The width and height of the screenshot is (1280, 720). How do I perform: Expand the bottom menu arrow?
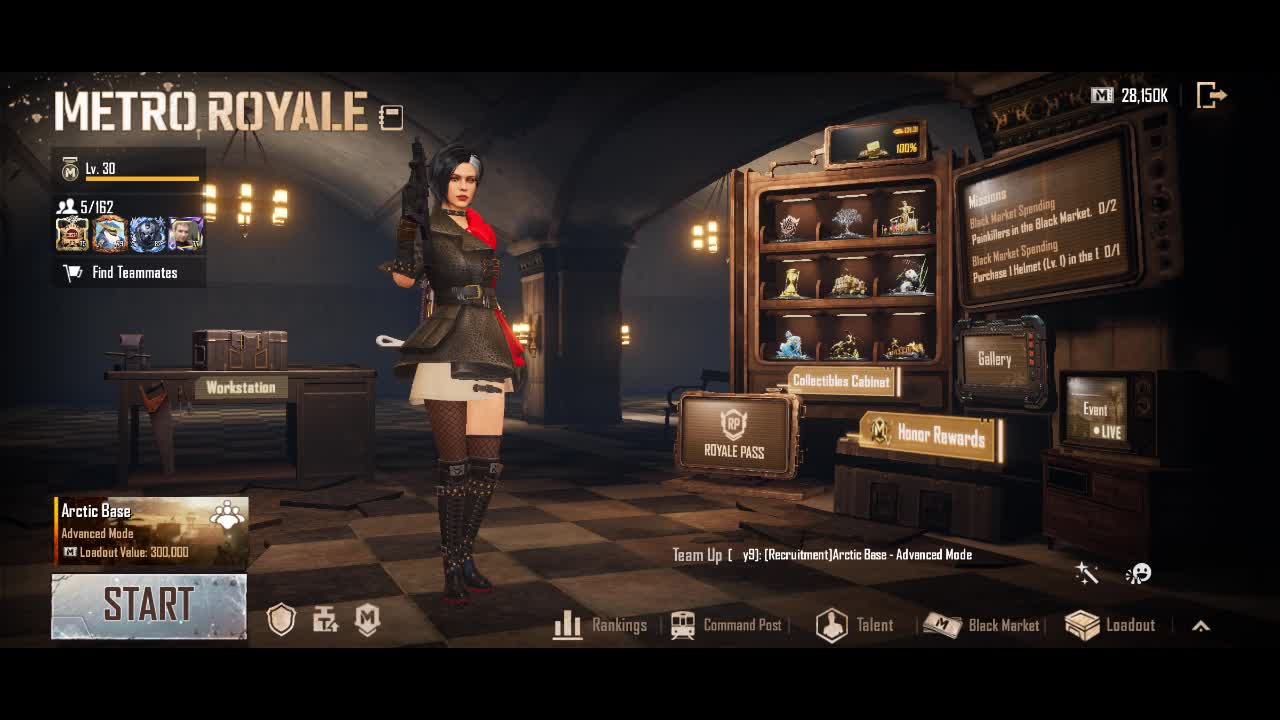pyautogui.click(x=1201, y=626)
